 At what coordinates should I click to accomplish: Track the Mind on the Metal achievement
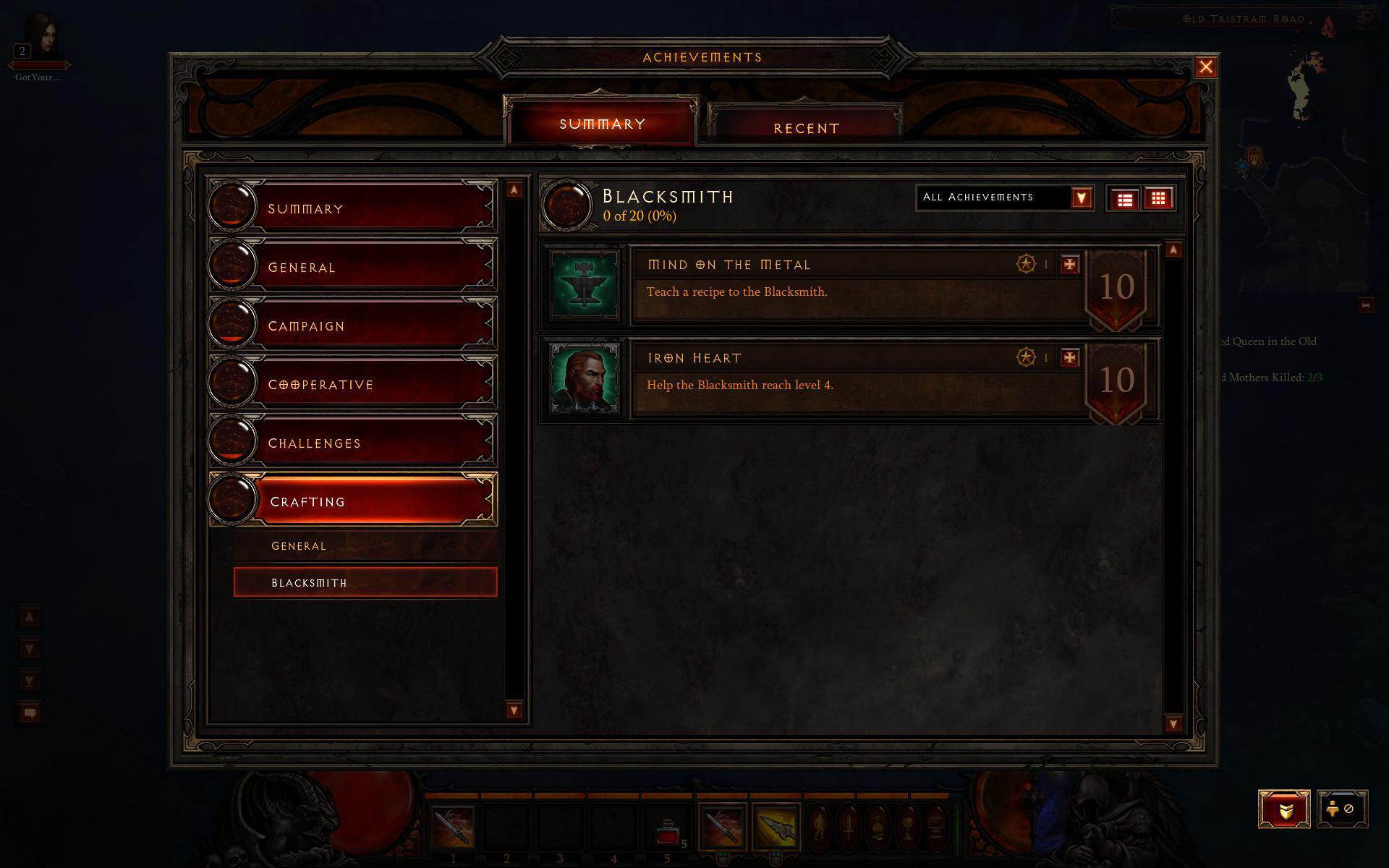(x=1069, y=265)
